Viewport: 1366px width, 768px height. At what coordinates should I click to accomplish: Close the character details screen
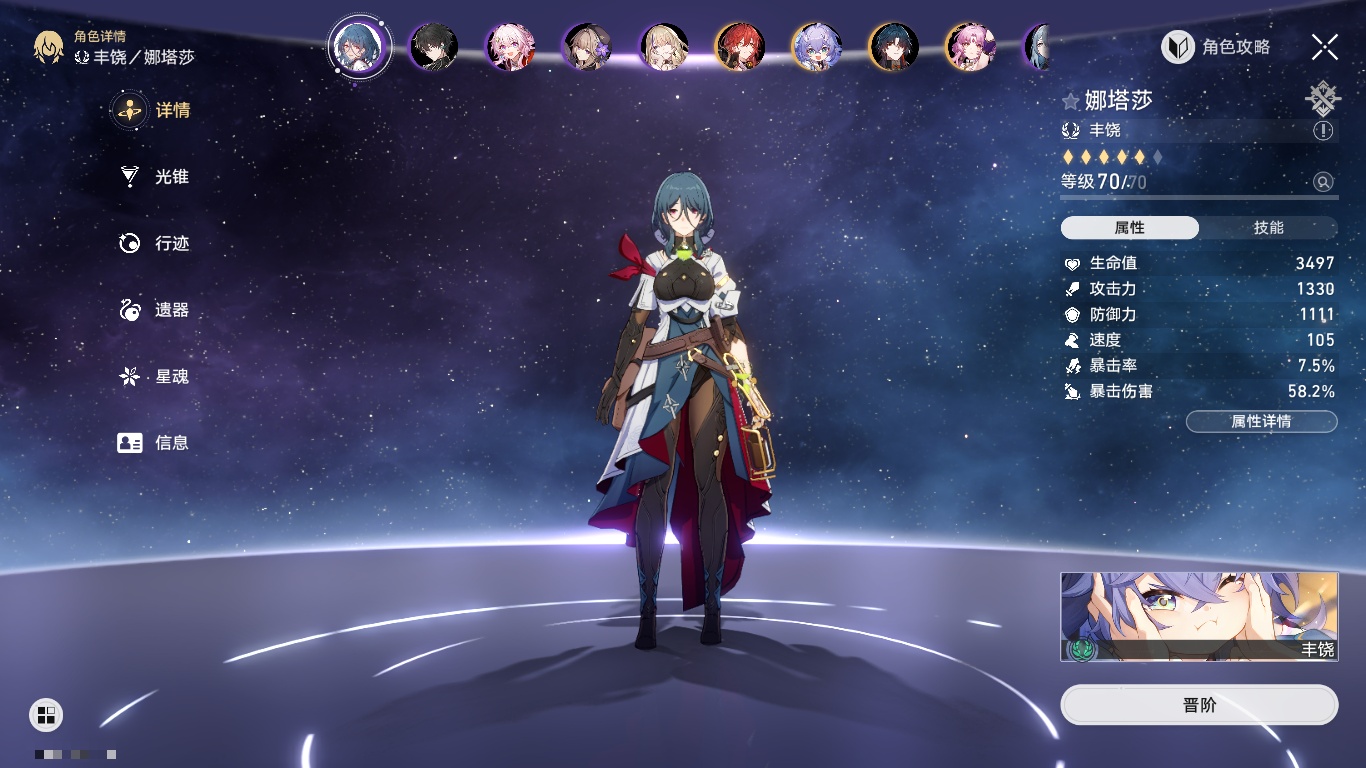pos(1325,46)
